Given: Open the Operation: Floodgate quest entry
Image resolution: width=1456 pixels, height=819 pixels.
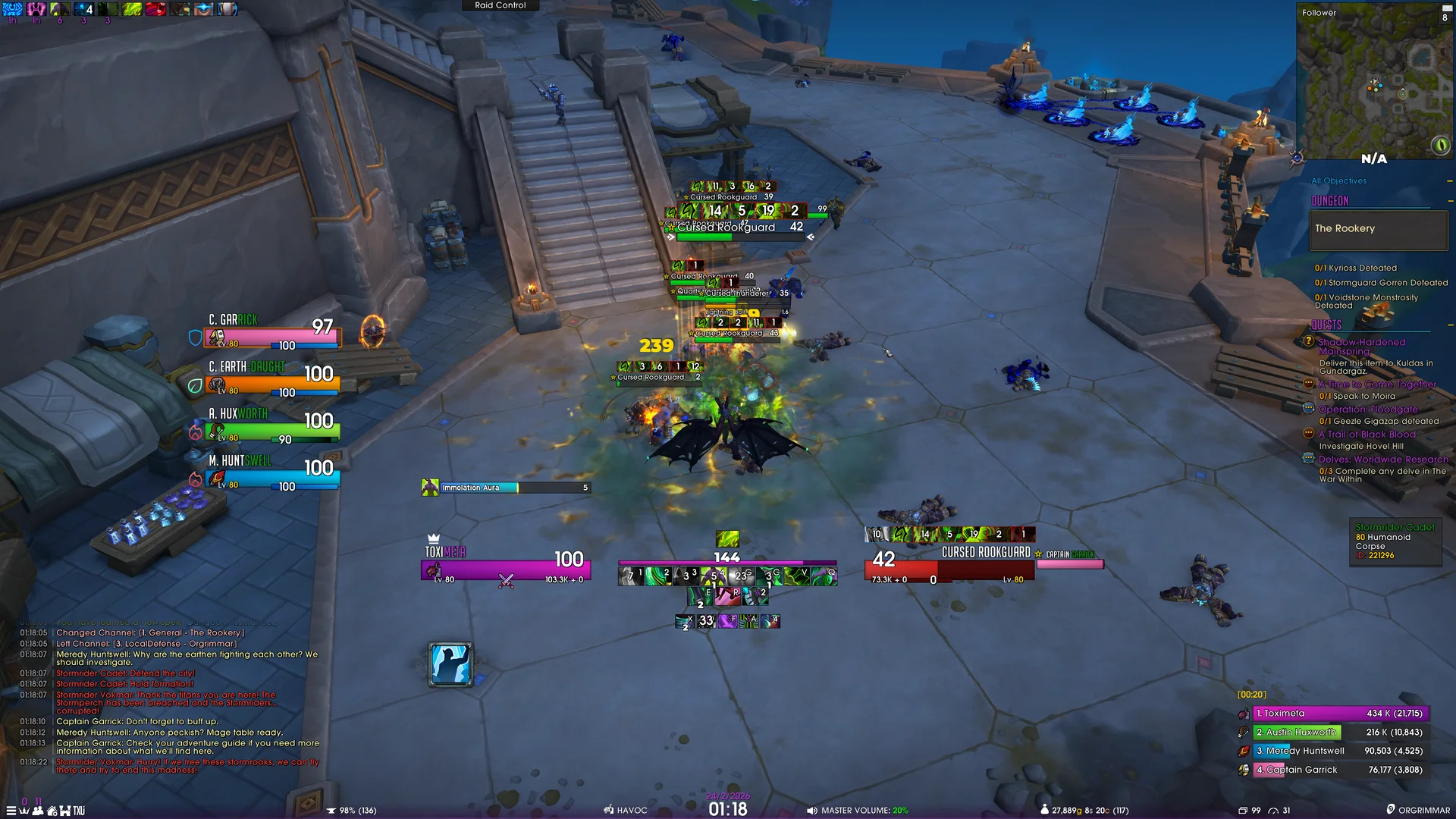Looking at the screenshot, I should 1367,409.
